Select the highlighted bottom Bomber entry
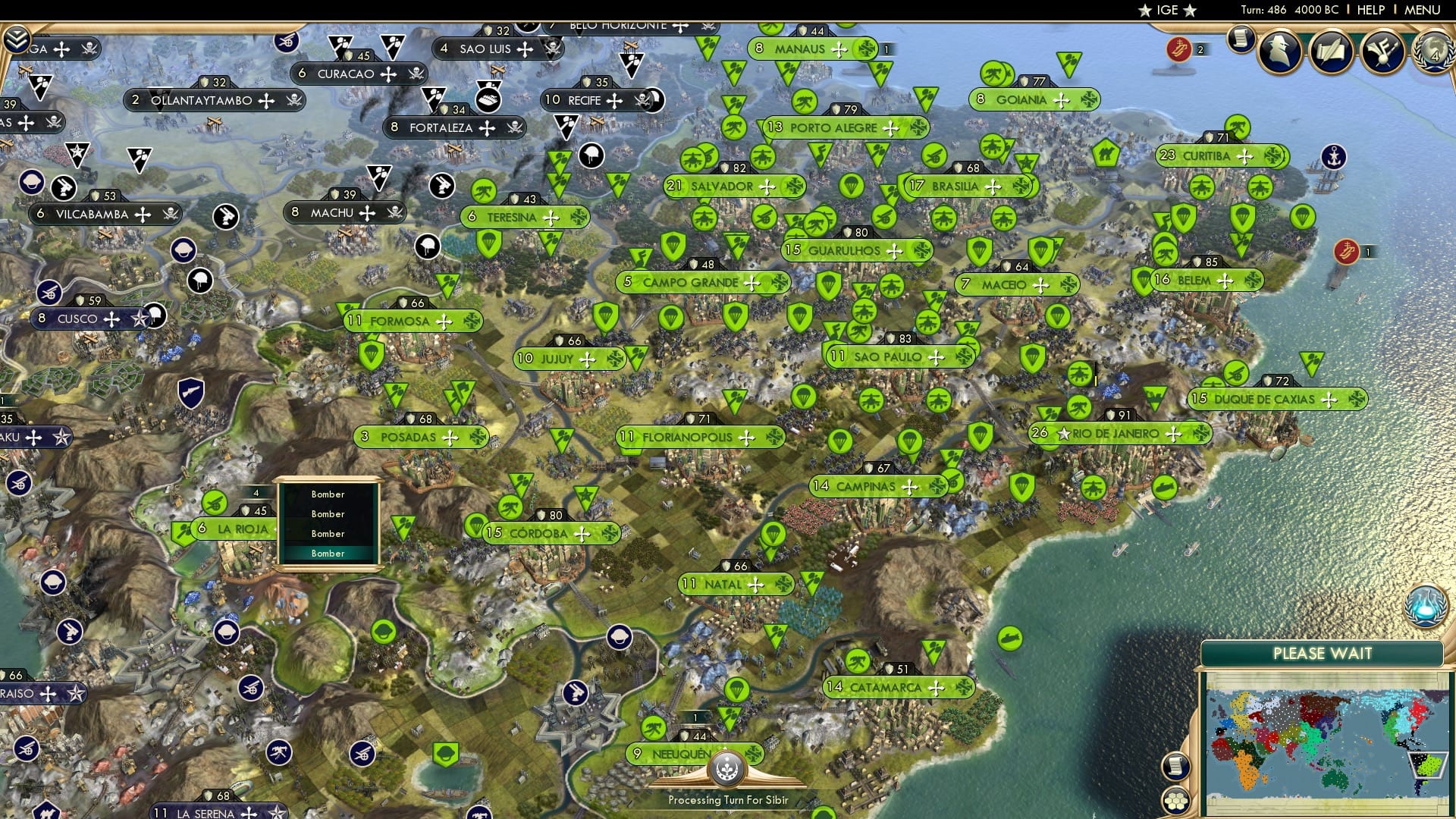This screenshot has width=1456, height=819. click(x=328, y=554)
